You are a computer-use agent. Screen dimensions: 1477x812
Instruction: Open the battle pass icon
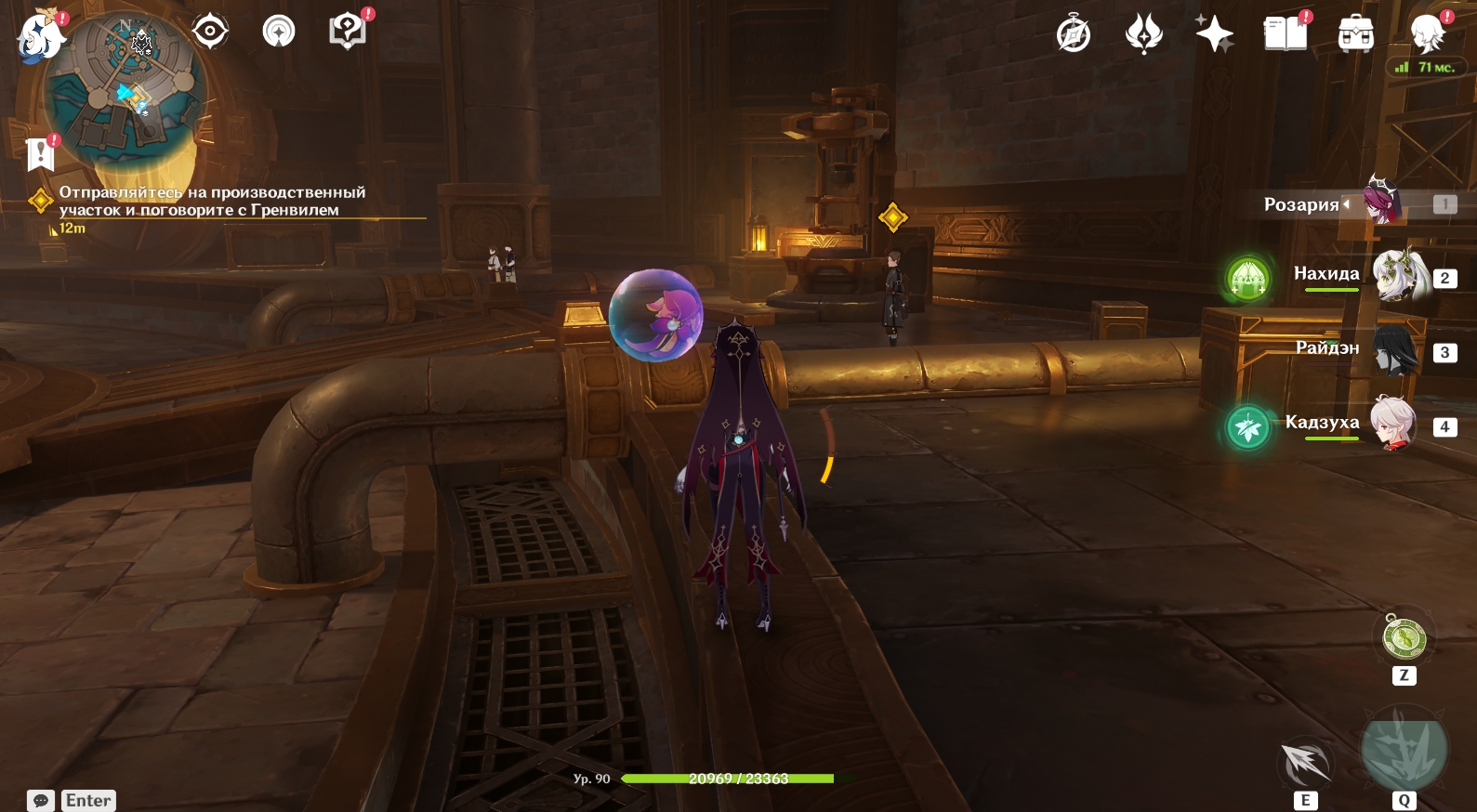pos(1143,35)
